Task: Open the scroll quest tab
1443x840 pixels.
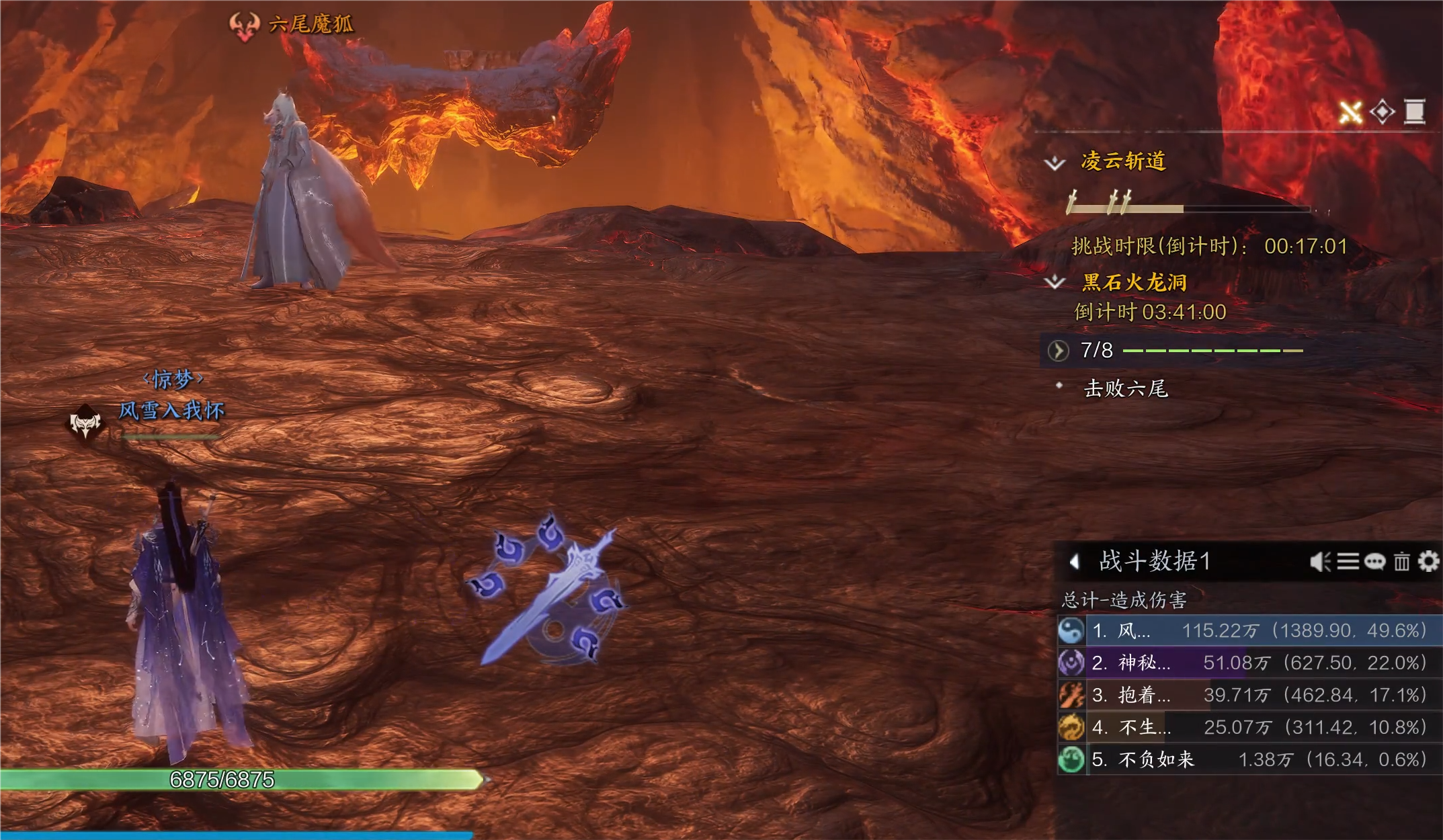Action: [x=1415, y=112]
